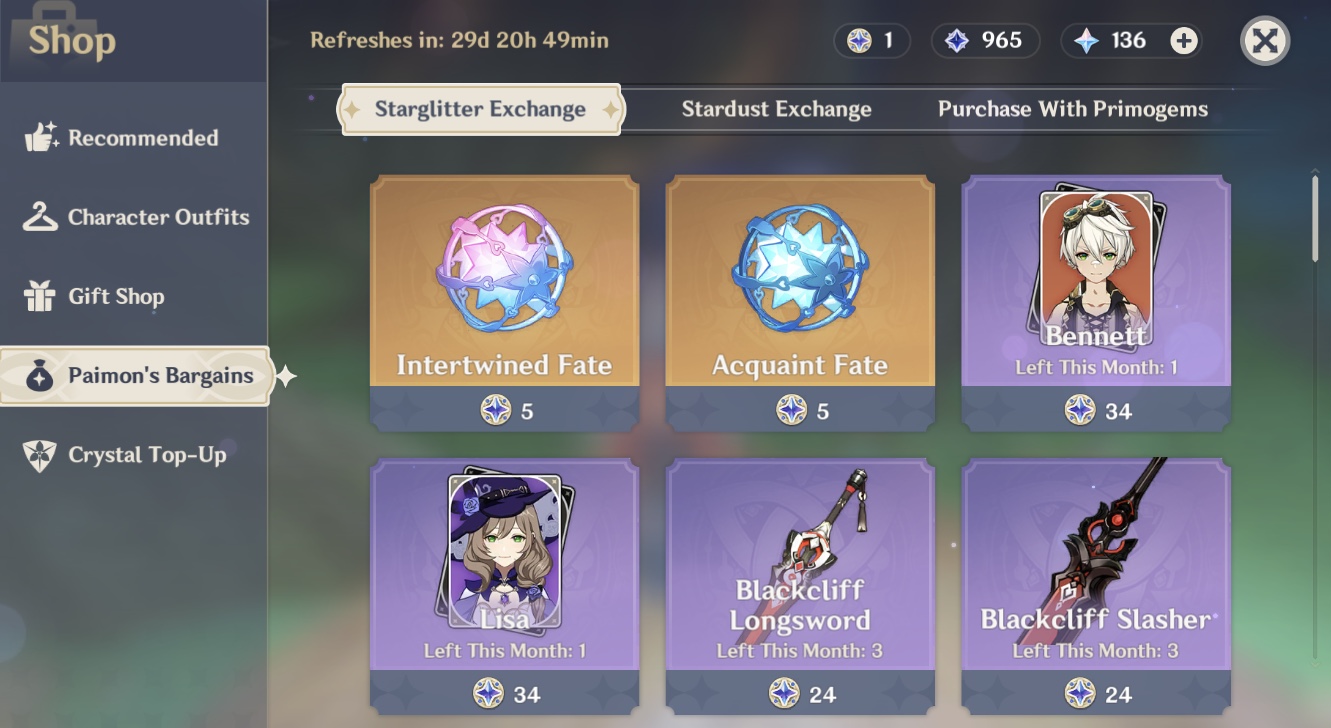
Task: Switch to the Stardust Exchange tab
Action: click(x=776, y=109)
